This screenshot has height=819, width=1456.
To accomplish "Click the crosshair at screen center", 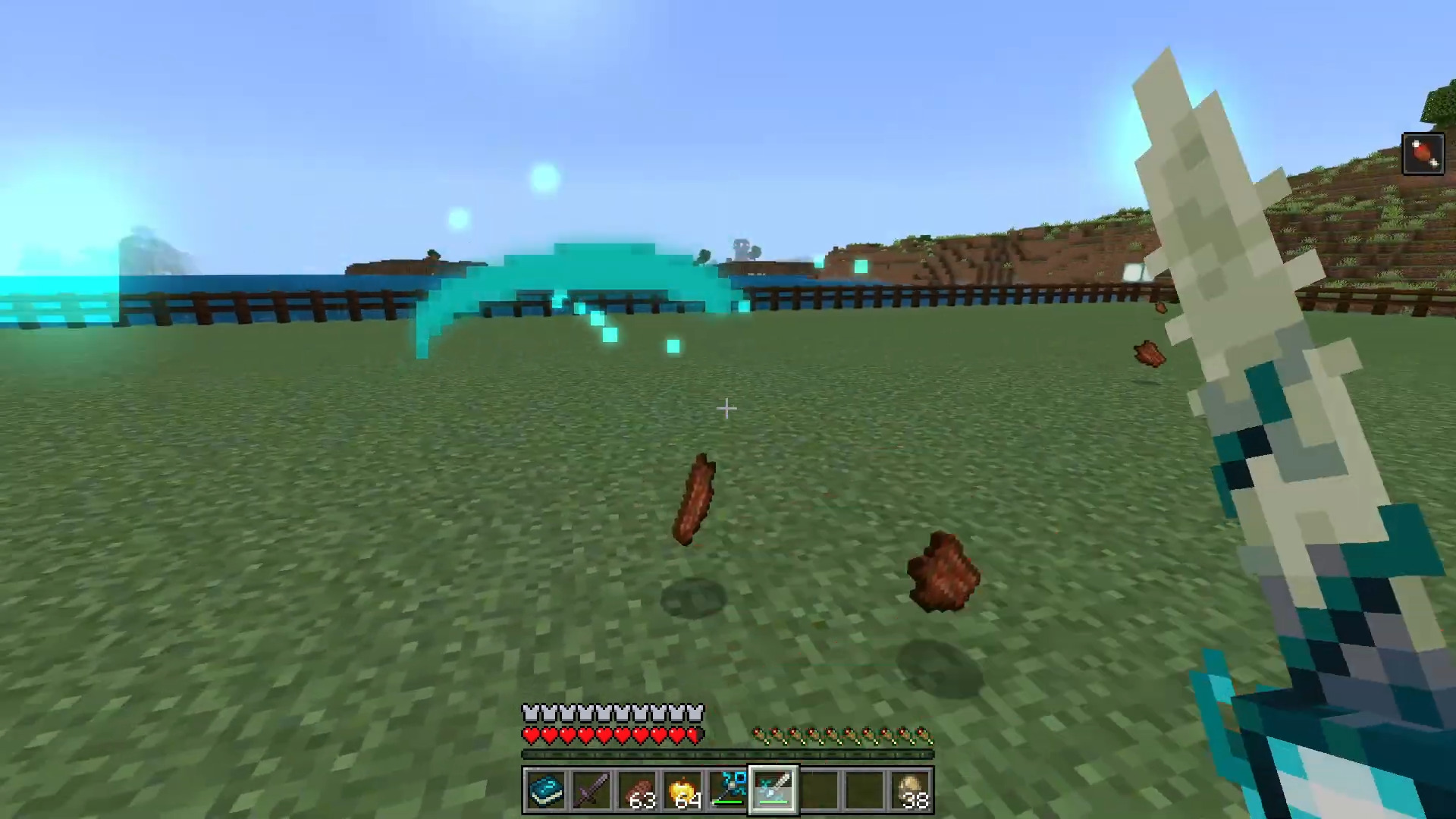I will (x=726, y=409).
